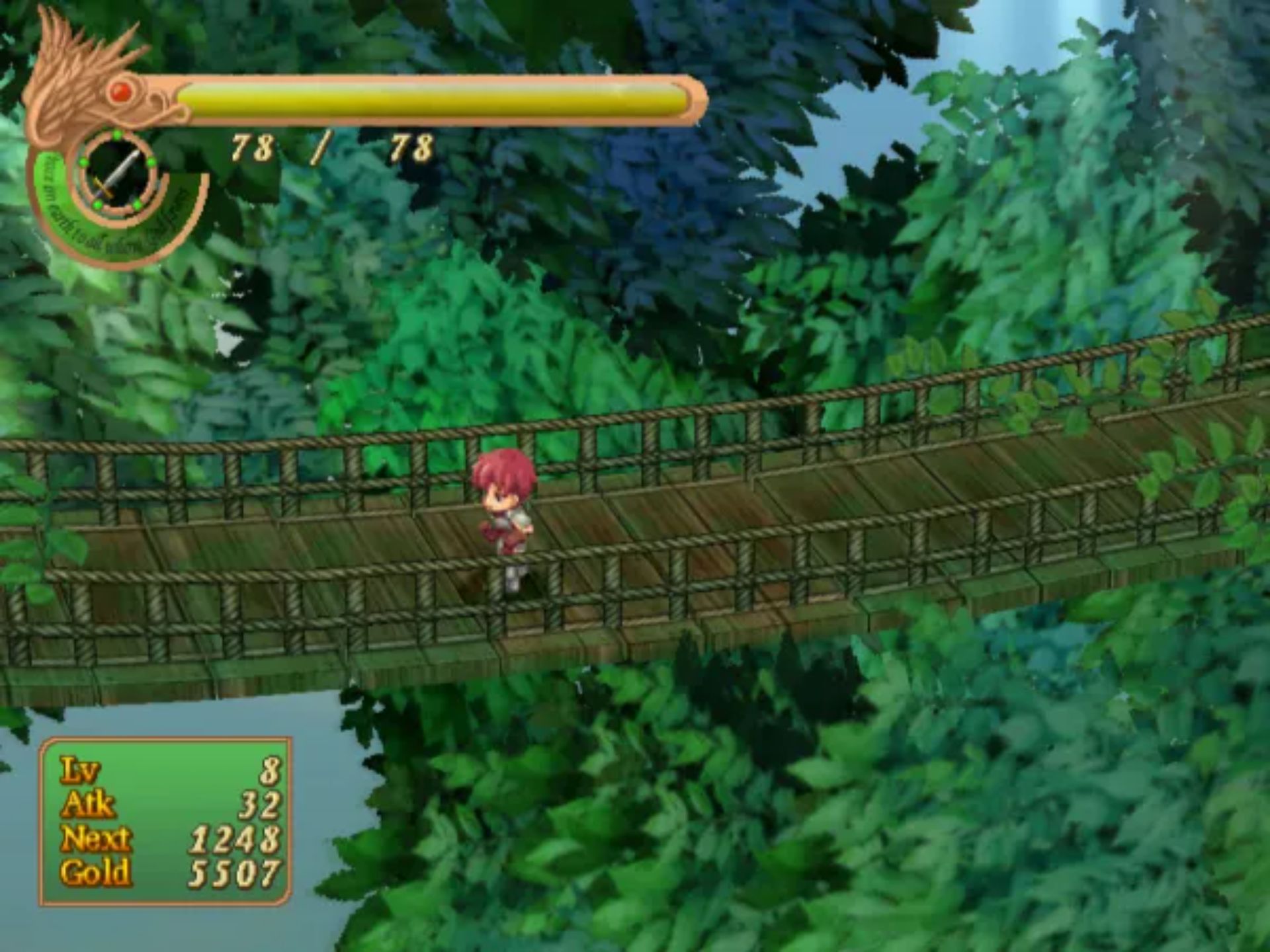Toggle the left green pip on the sword gauge
Image resolution: width=1270 pixels, height=952 pixels.
[82, 162]
